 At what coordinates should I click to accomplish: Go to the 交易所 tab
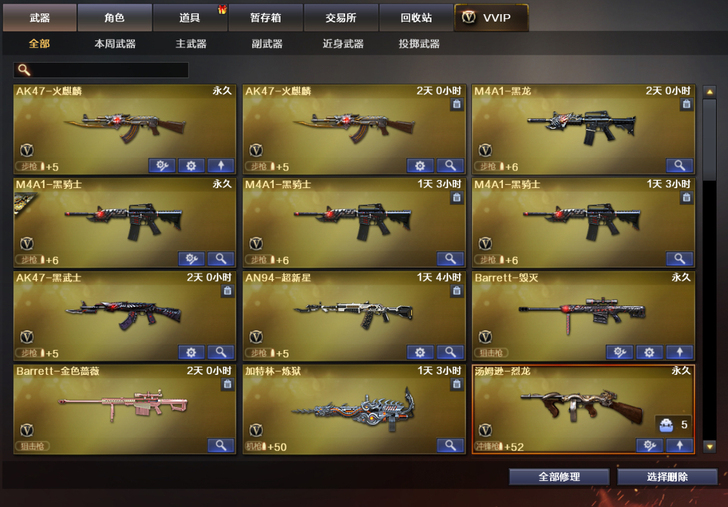pyautogui.click(x=340, y=18)
